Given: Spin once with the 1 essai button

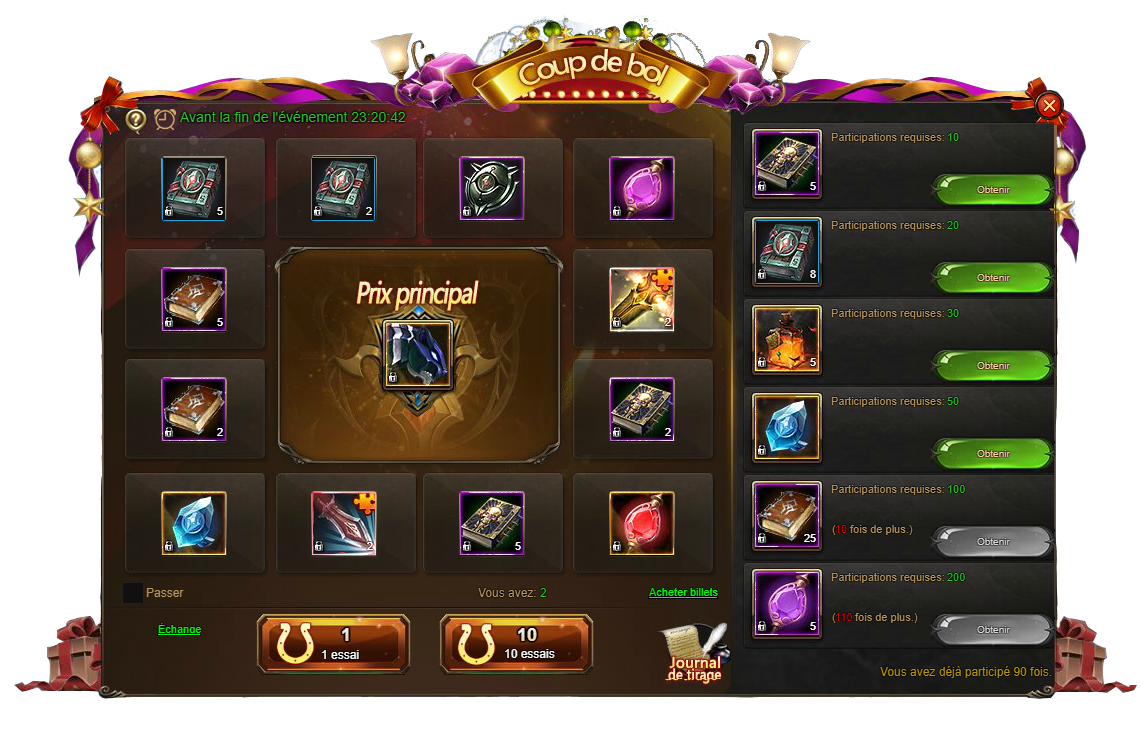Looking at the screenshot, I should (333, 643).
